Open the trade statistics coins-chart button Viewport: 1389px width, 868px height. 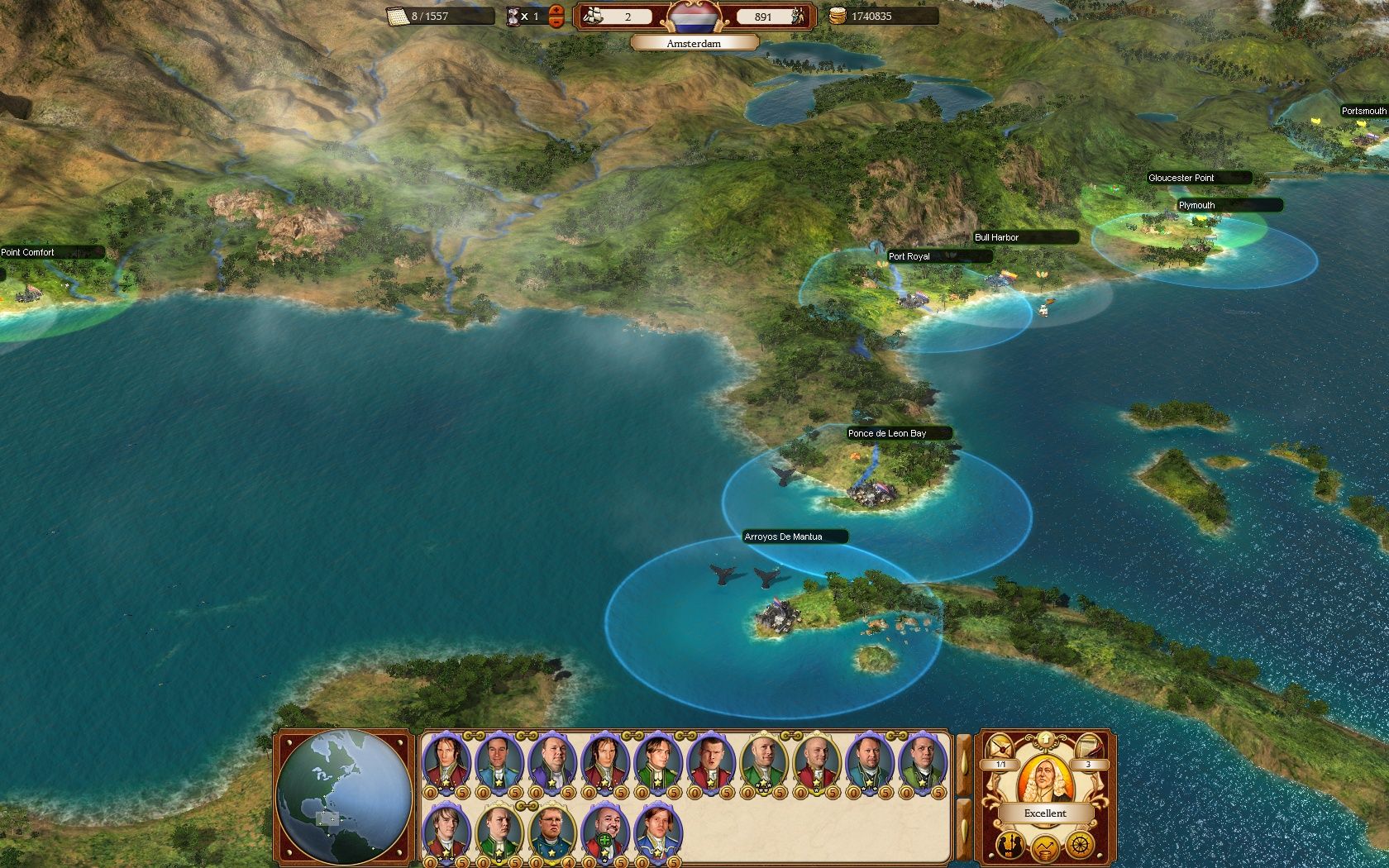1045,848
